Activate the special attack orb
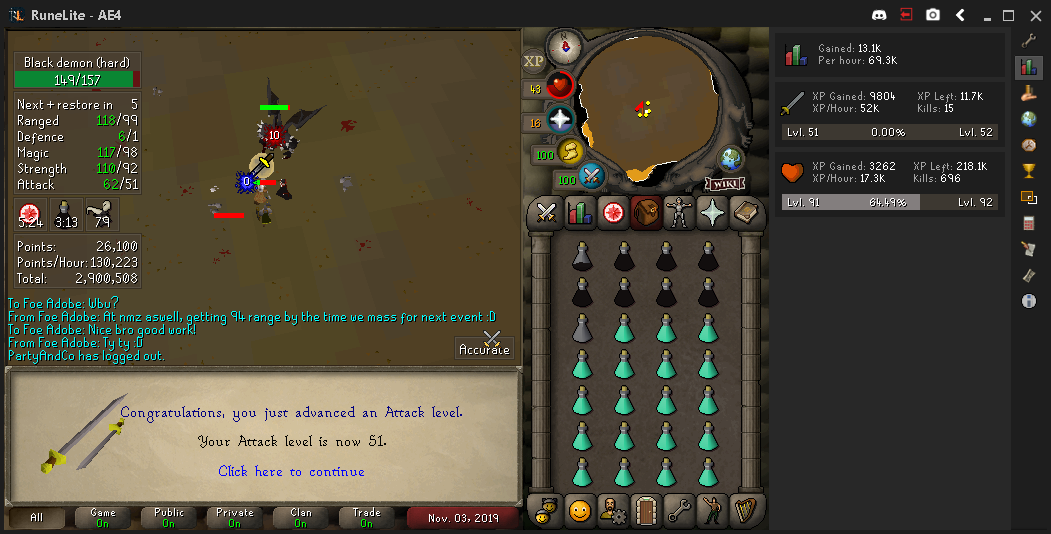1051x534 pixels. (x=591, y=176)
